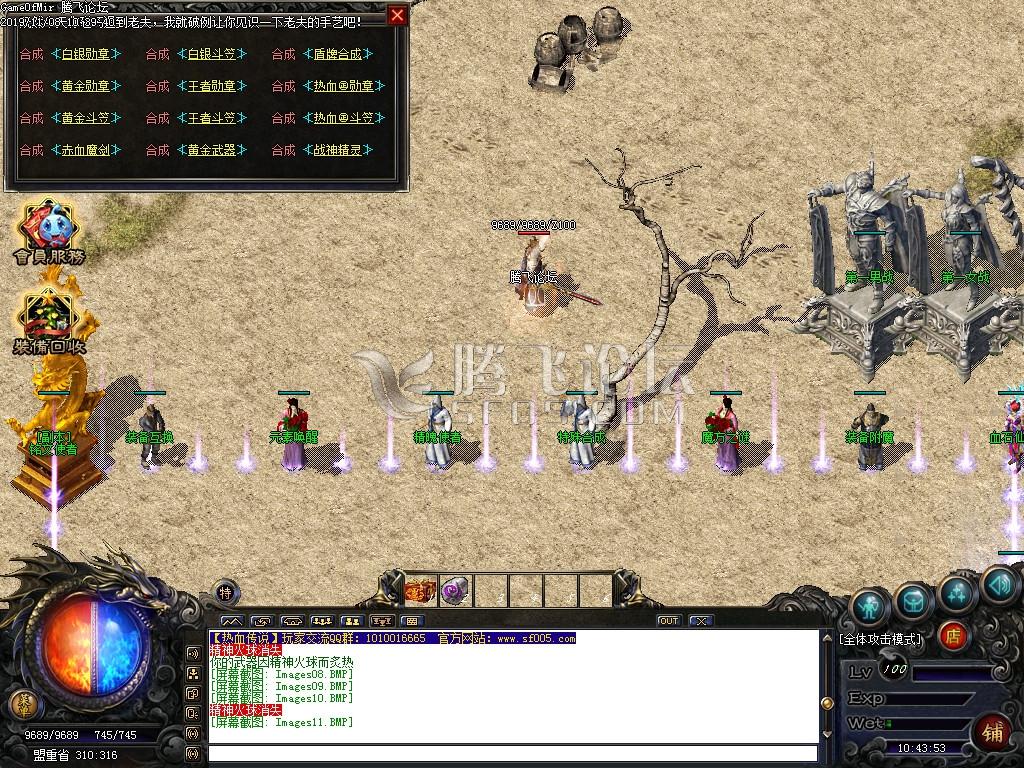Select 王者勋章 in the synthesis list
Screen dimensions: 1024x768
[x=211, y=86]
